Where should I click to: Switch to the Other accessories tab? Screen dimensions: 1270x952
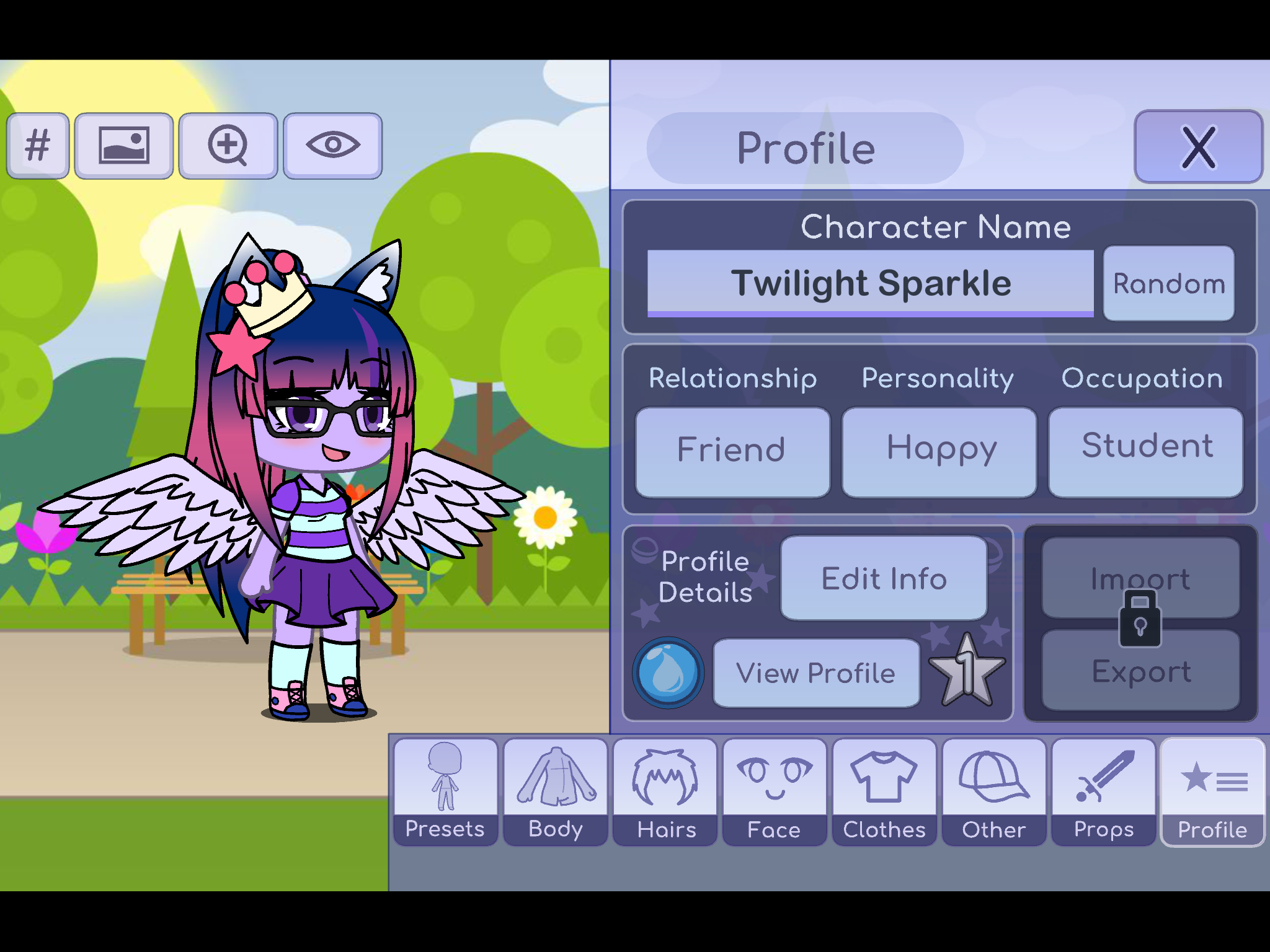coord(993,776)
